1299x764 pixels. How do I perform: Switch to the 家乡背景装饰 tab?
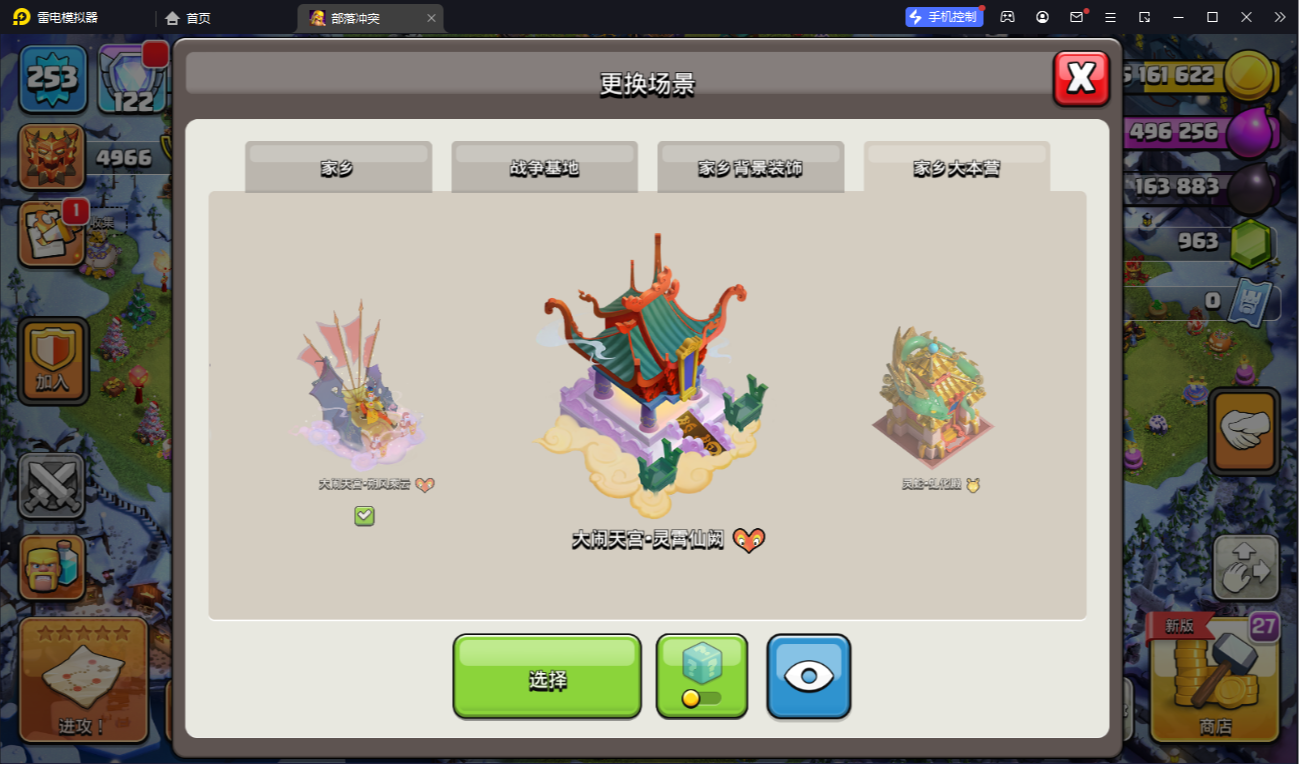click(x=750, y=167)
